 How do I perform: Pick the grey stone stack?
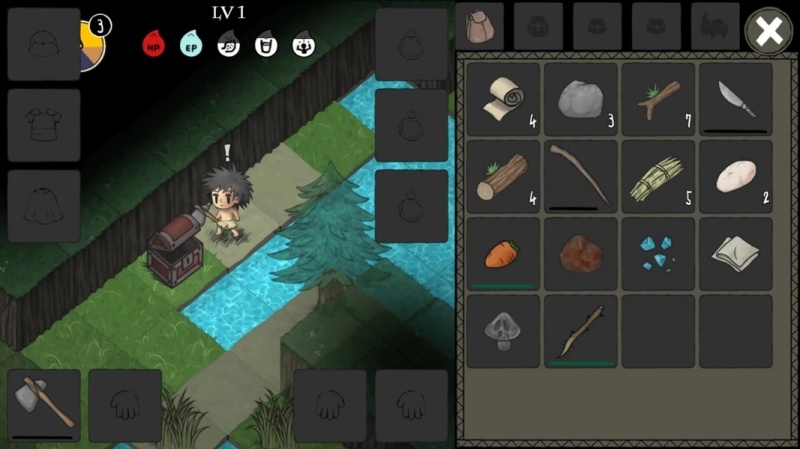581,99
